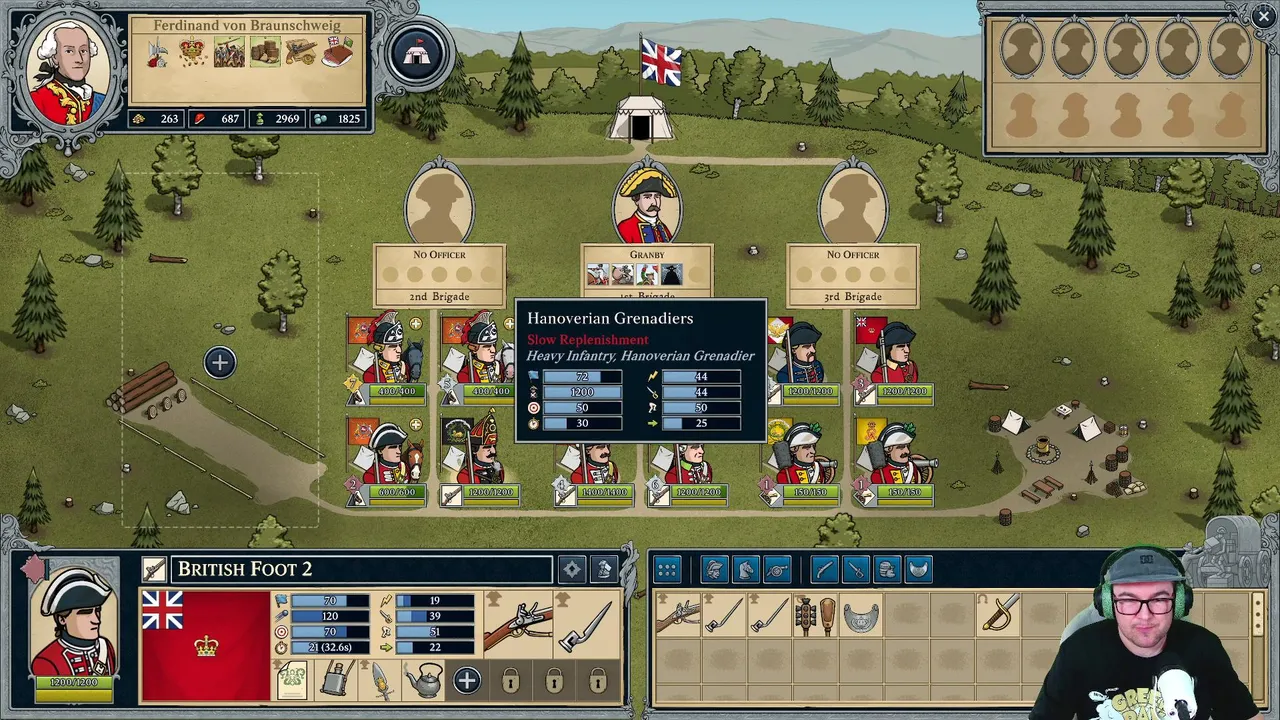This screenshot has height=720, width=1280.
Task: Filter inventory by artillery cannon icon
Action: (776, 570)
